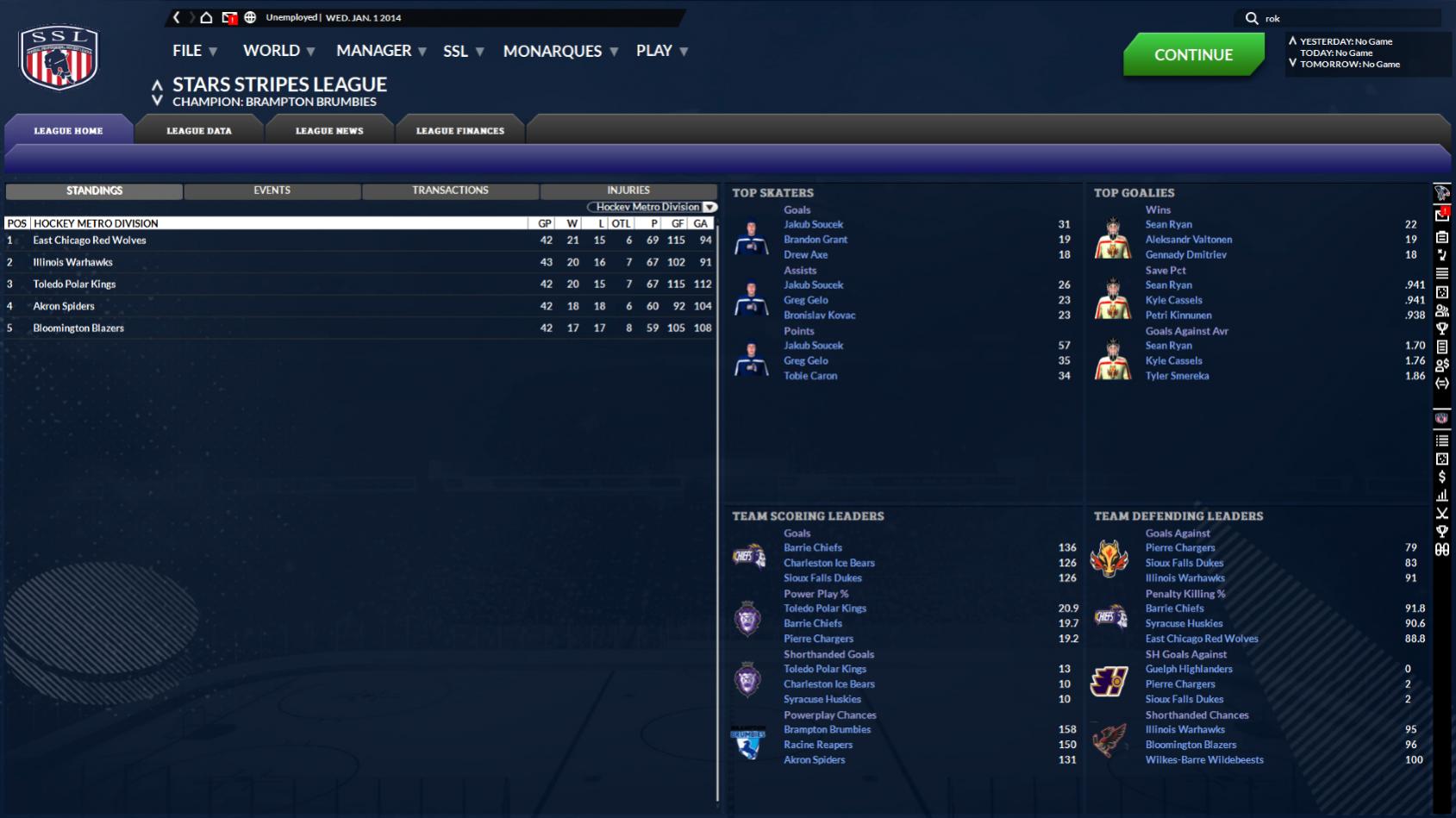The height and width of the screenshot is (818, 1456).
Task: Open the League Finances tab
Action: 460,131
